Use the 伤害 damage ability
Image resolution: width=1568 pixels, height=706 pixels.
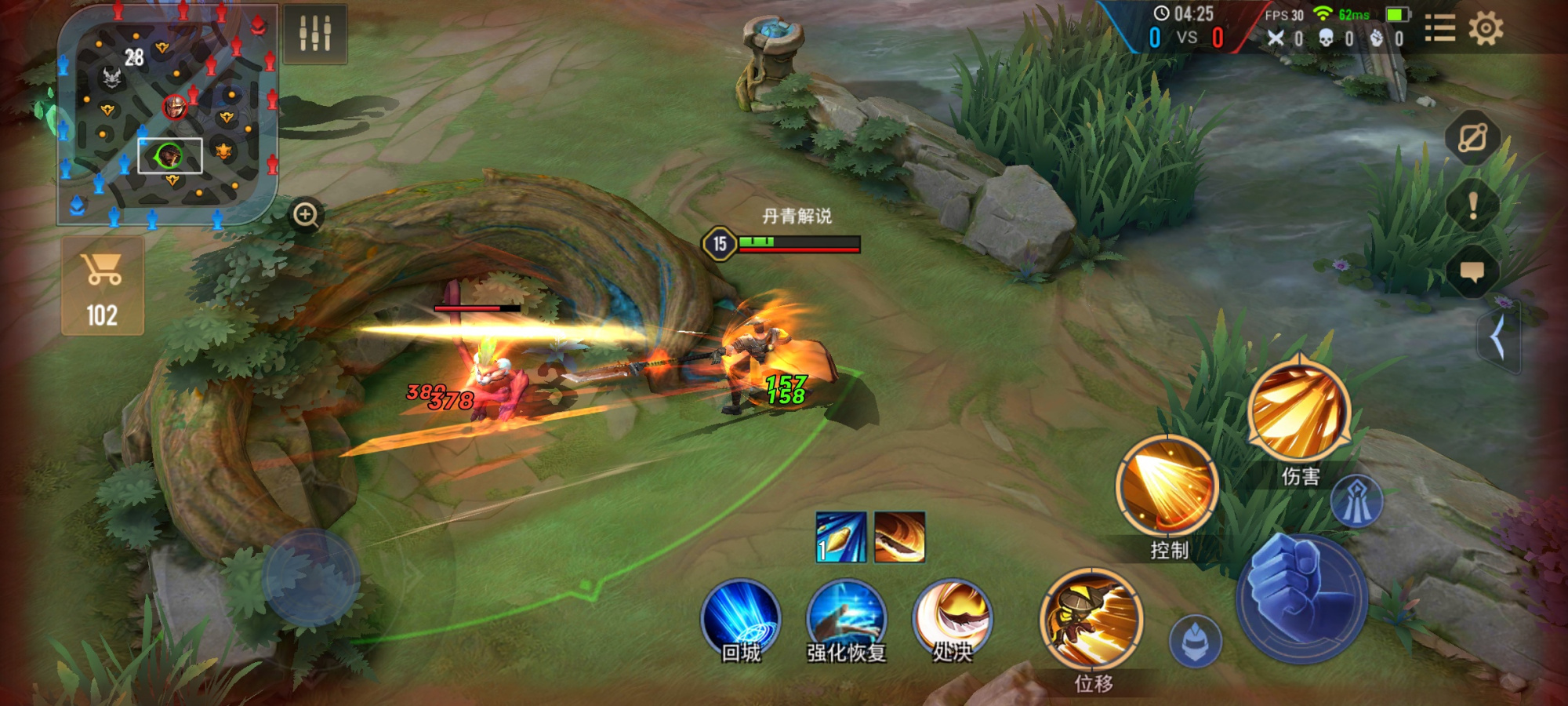[x=1299, y=411]
